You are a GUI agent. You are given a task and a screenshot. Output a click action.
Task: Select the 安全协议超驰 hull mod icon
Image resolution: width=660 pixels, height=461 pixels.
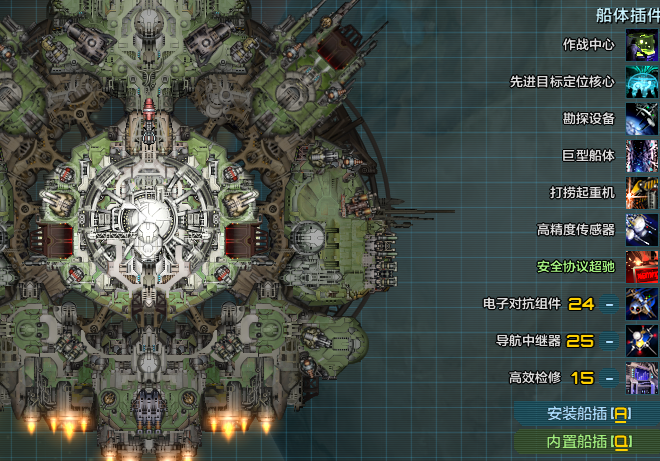(x=641, y=267)
